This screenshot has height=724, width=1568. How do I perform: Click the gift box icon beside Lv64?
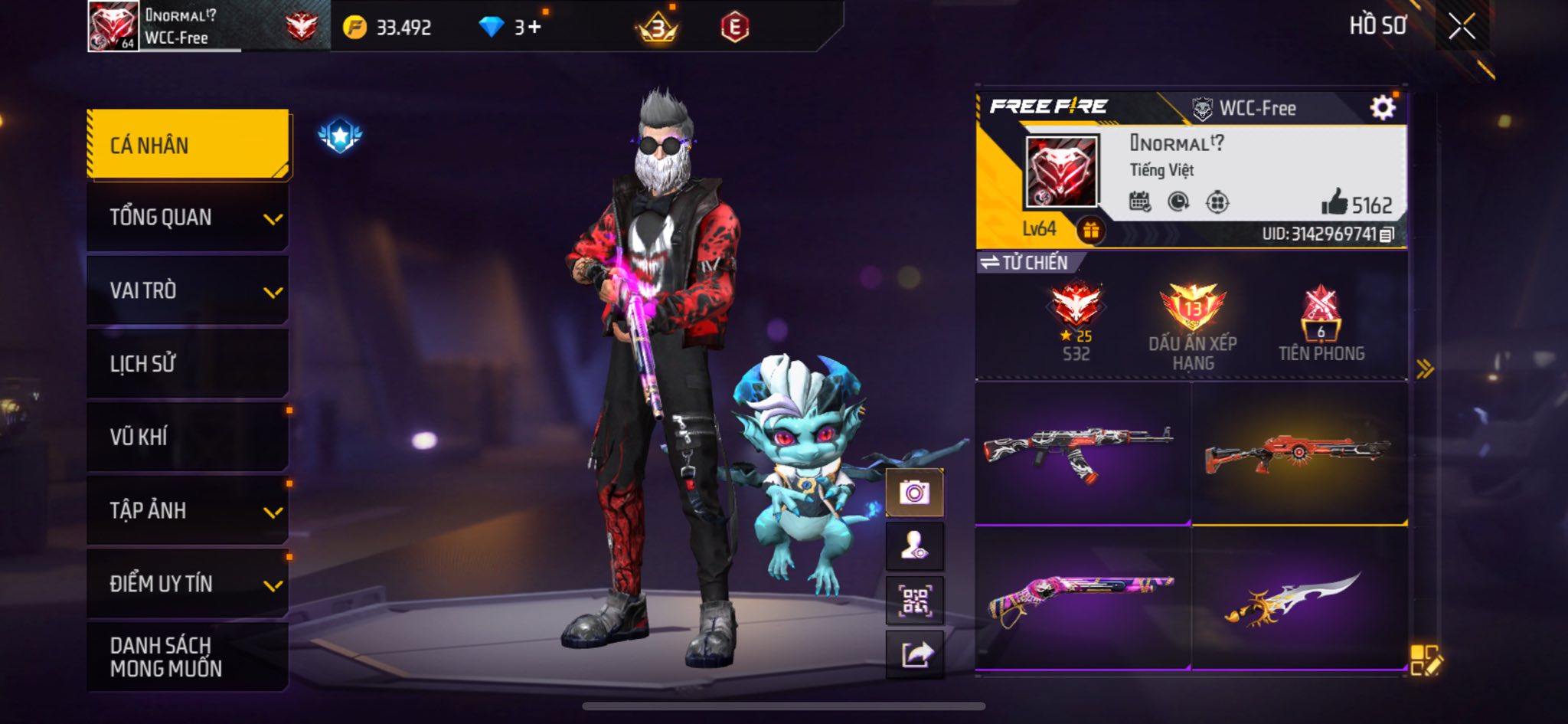tap(1091, 230)
